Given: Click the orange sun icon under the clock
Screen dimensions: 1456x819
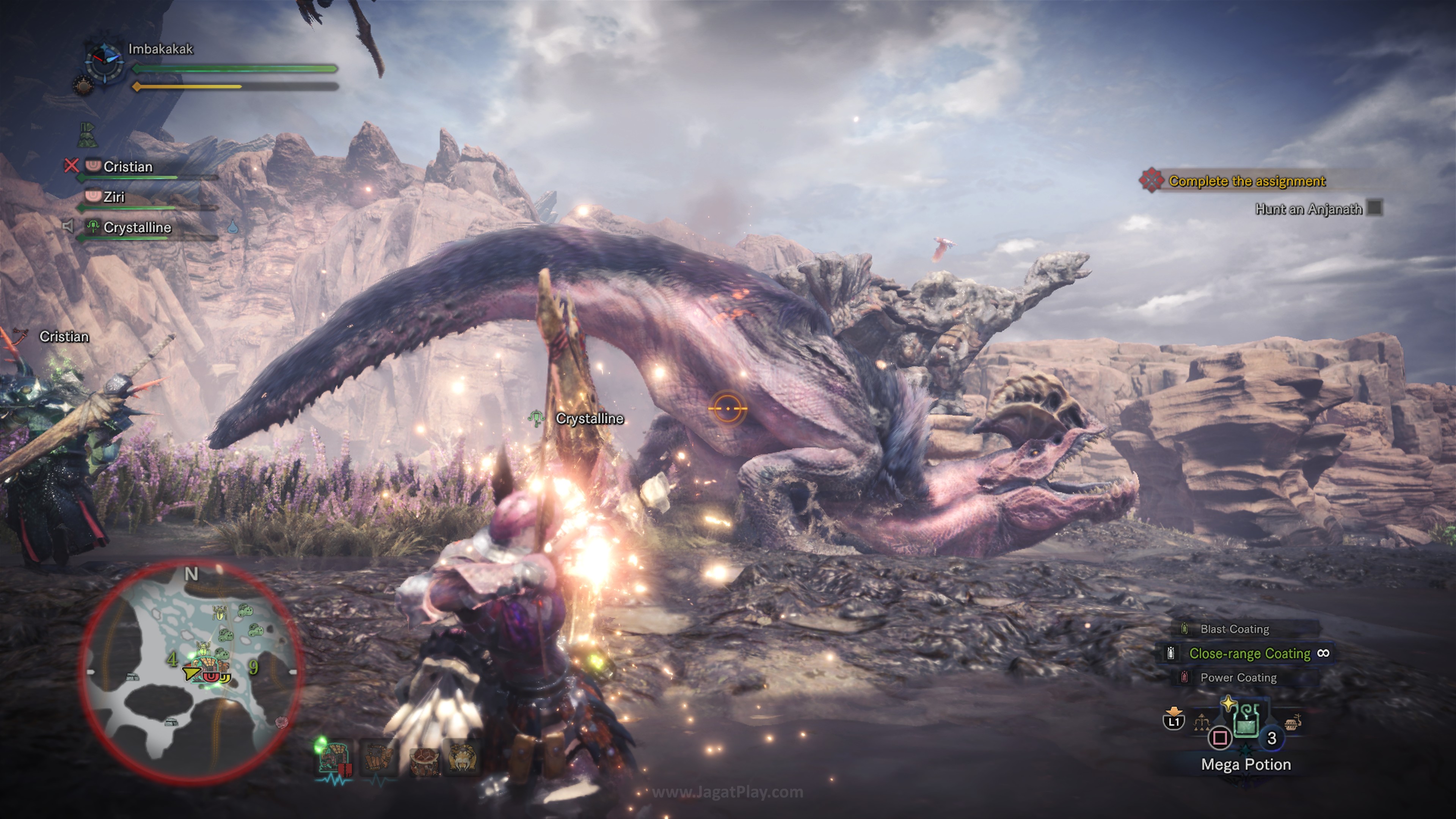Looking at the screenshot, I should pyautogui.click(x=83, y=86).
